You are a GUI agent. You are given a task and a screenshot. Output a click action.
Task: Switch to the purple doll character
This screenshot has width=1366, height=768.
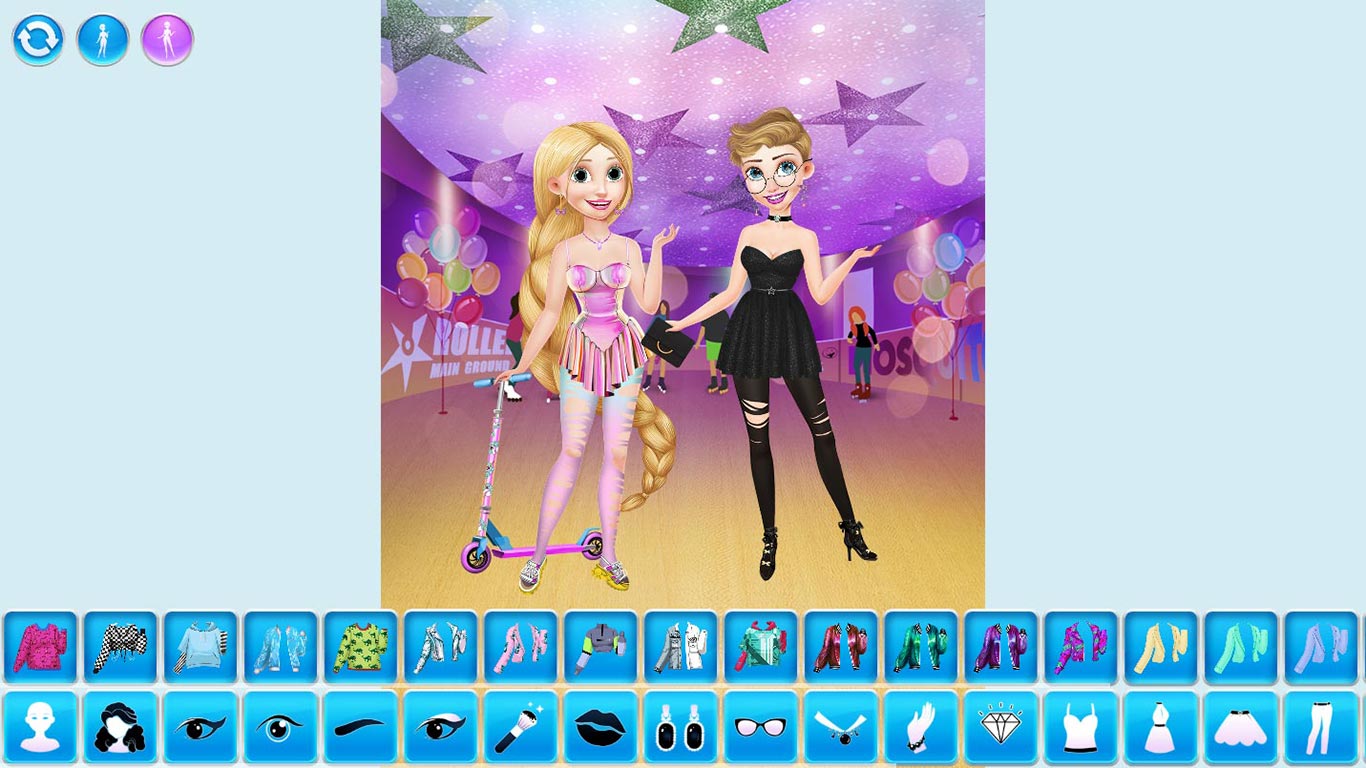pyautogui.click(x=166, y=41)
